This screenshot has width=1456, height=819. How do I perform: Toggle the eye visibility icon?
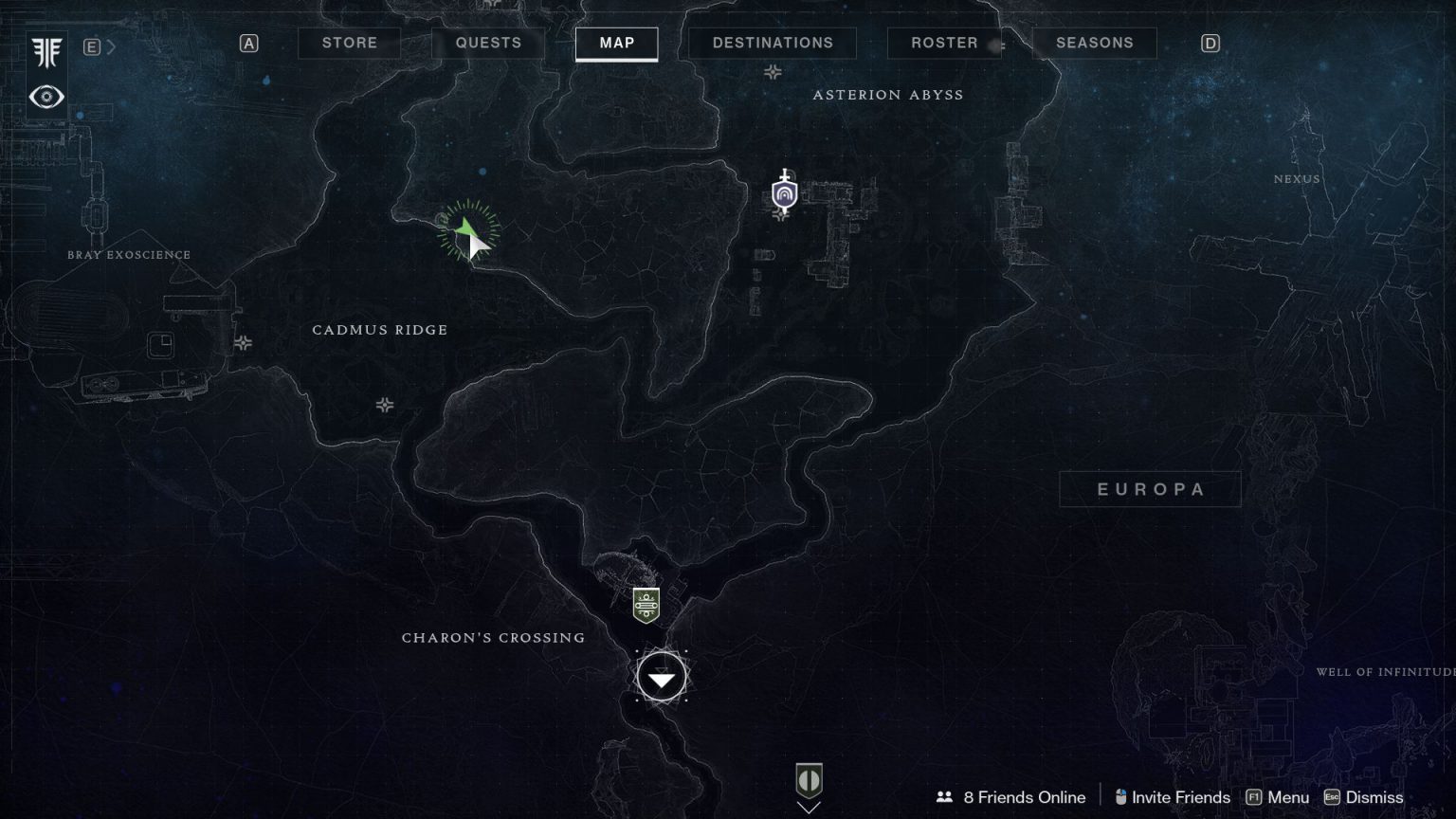(46, 97)
